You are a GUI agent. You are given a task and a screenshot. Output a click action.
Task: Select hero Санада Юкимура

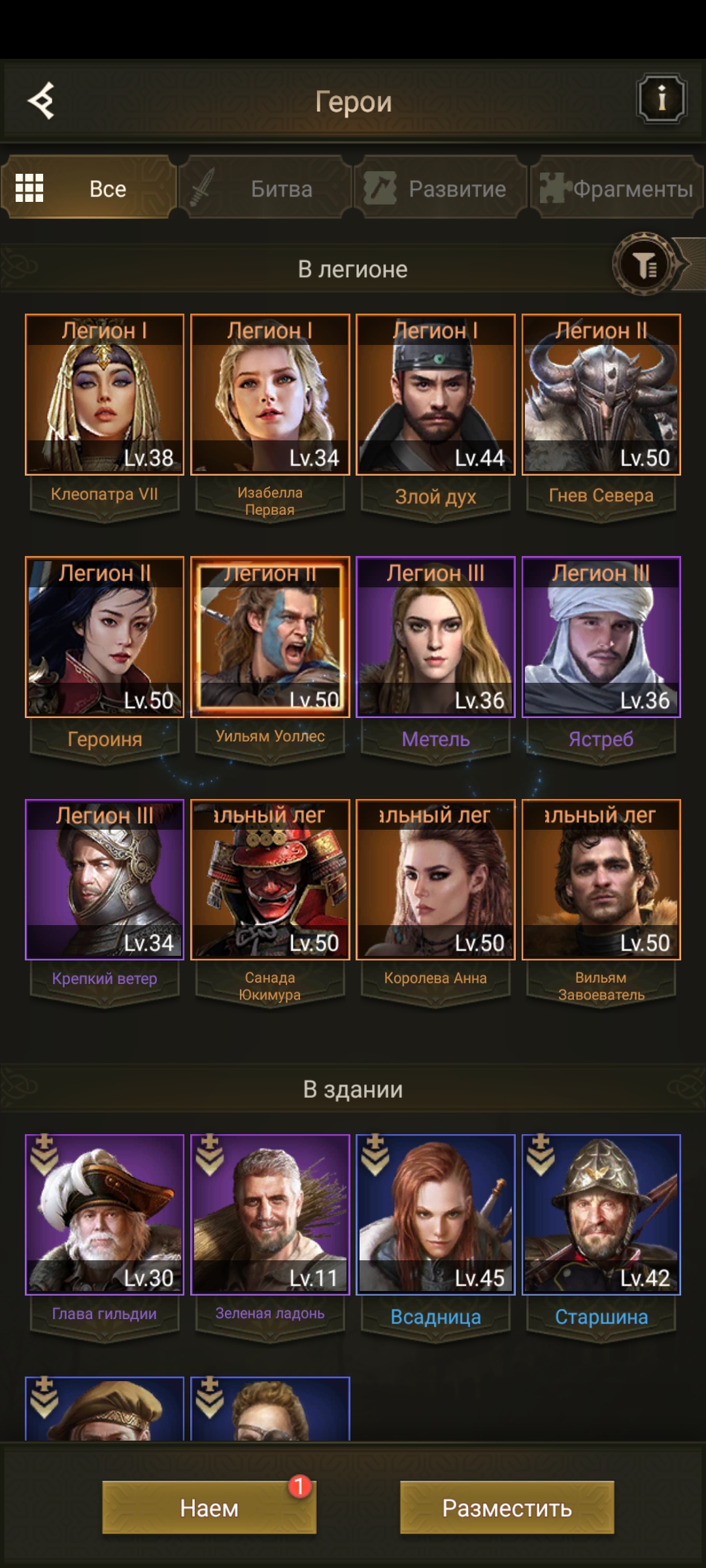coord(270,879)
